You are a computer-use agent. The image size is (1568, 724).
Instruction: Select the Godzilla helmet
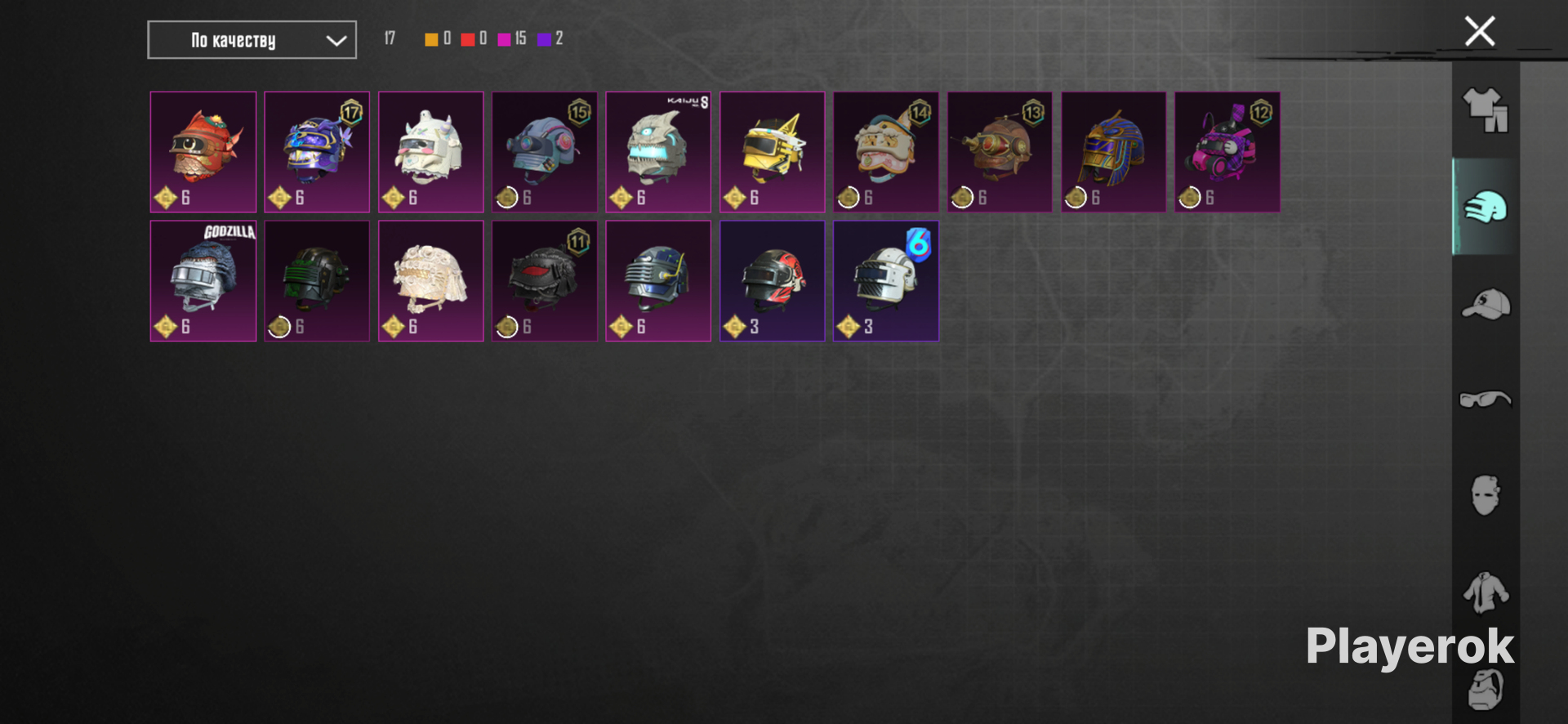pos(203,280)
